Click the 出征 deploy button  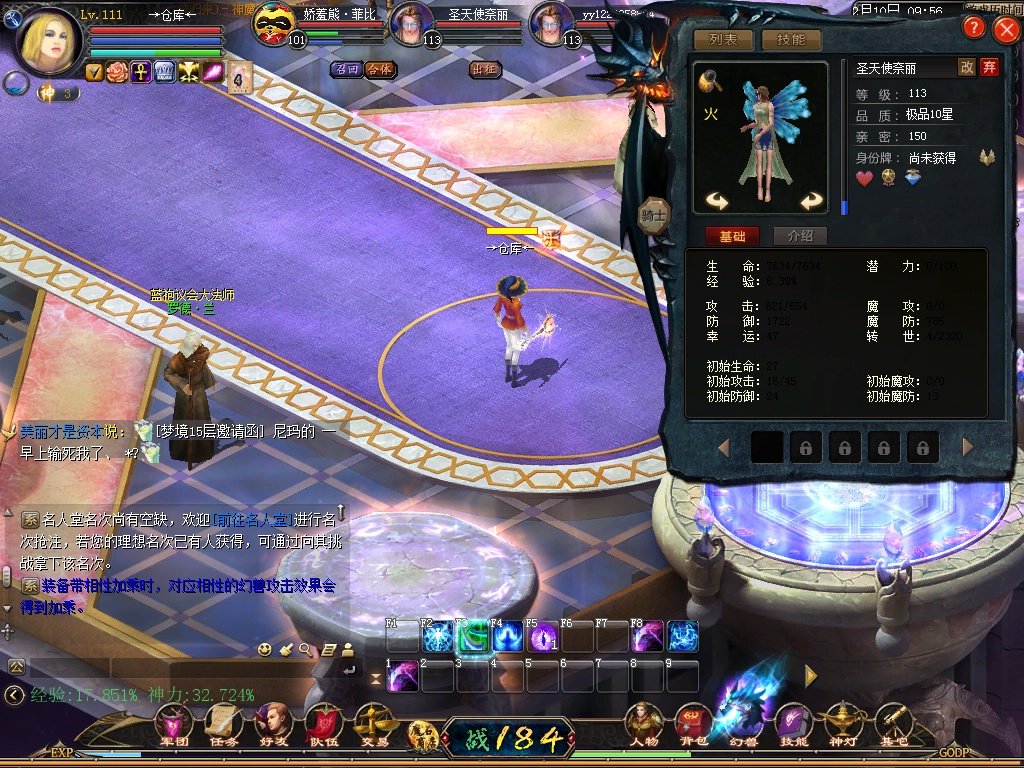tap(484, 69)
